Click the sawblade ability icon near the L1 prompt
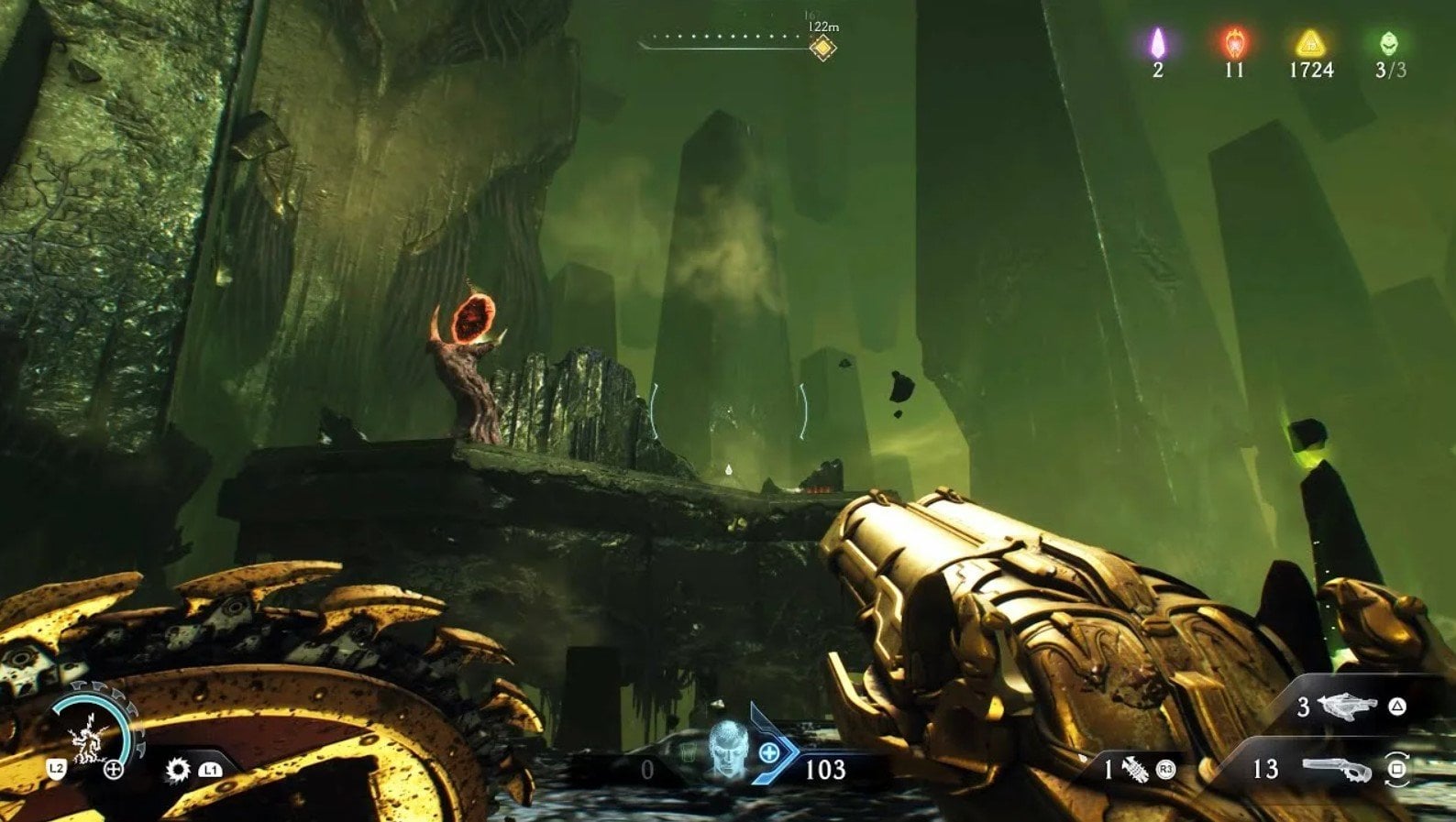Screen dimensions: 1456x822 click(176, 771)
